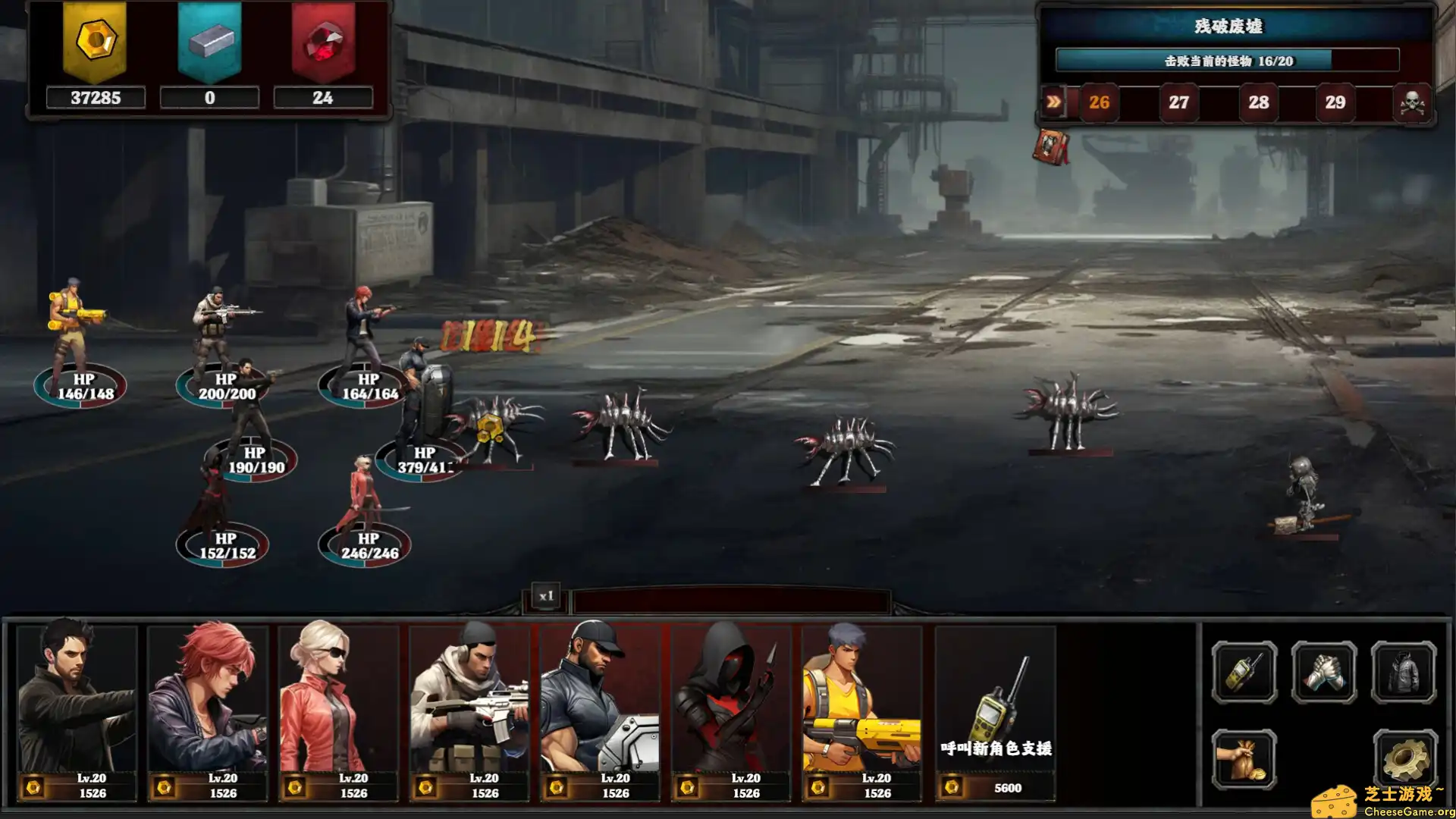Image resolution: width=1456 pixels, height=819 pixels.
Task: Toggle the x1 game speed button
Action: point(546,596)
